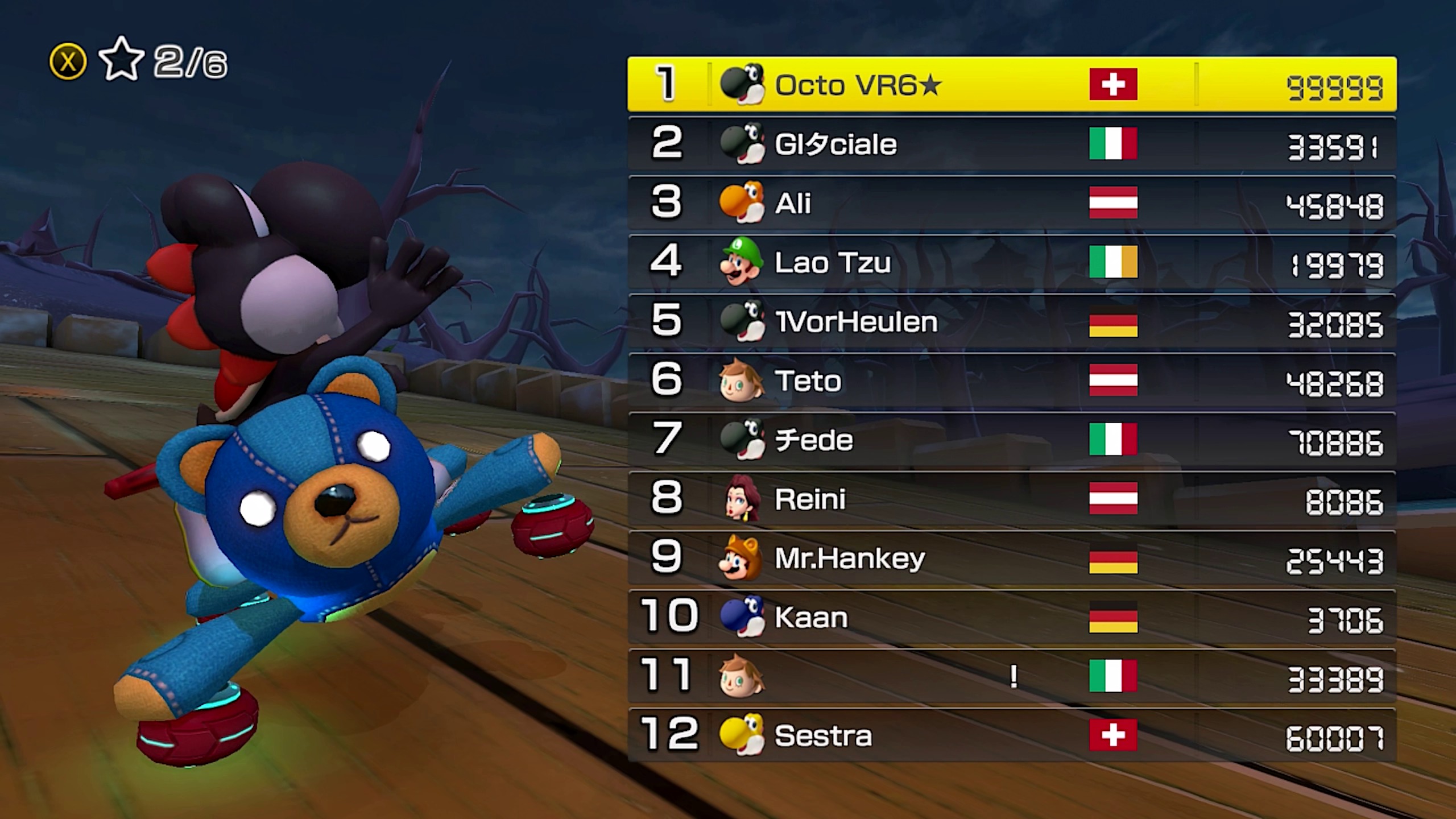Pick Sestra's row in twelfth place
The image size is (1456, 819).
pyautogui.click(x=1011, y=735)
